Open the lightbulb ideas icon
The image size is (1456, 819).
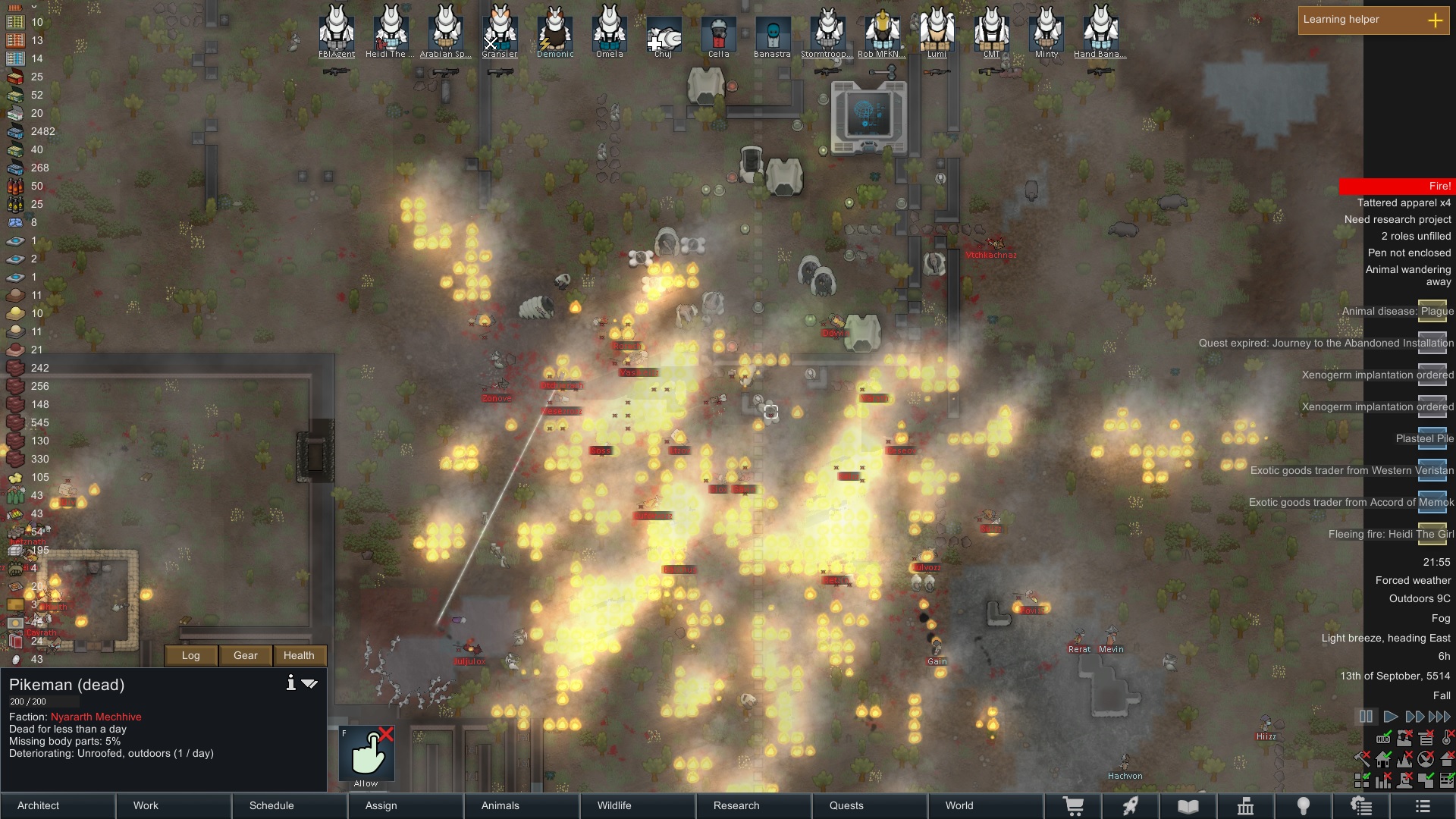point(1304,806)
